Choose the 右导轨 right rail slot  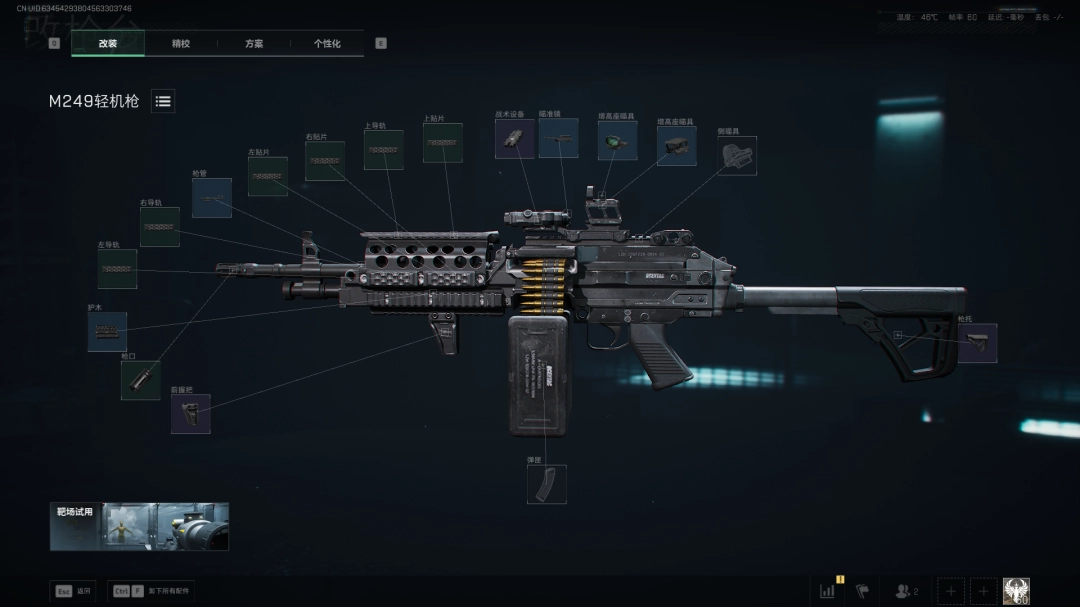point(160,227)
